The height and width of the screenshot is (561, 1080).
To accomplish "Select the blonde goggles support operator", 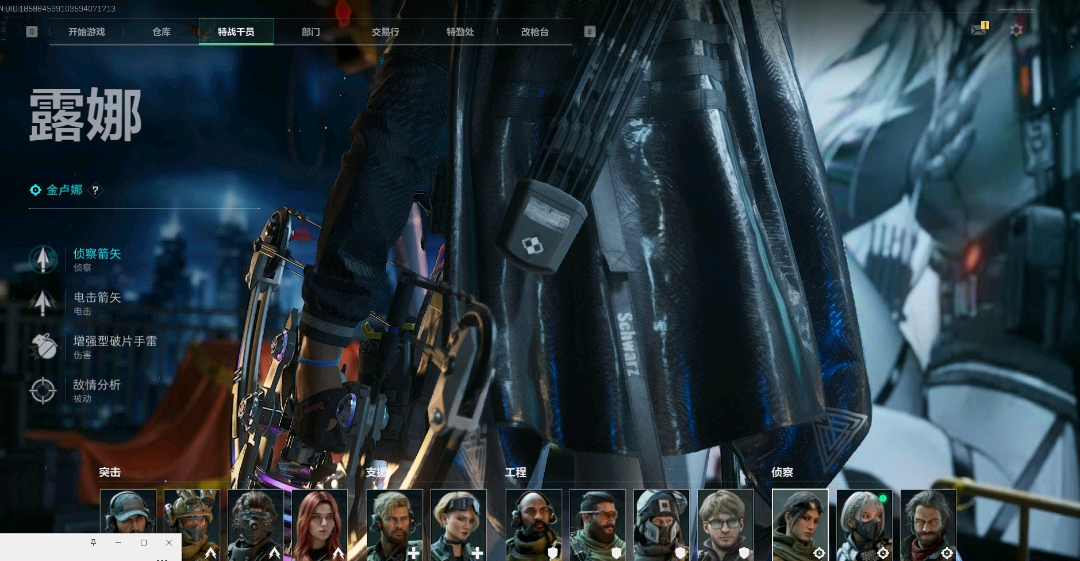I will pos(459,524).
